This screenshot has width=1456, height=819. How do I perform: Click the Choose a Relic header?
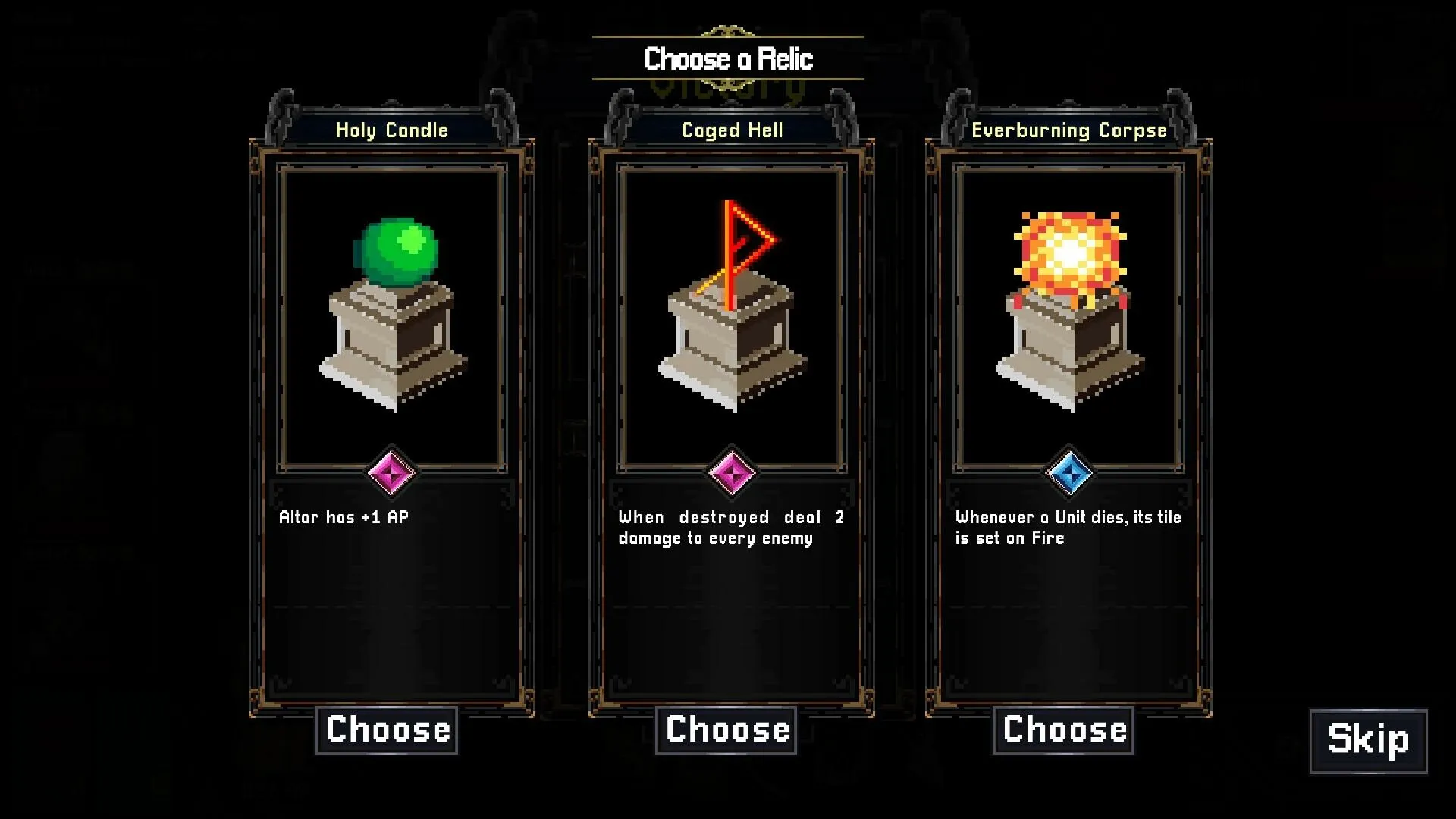tap(727, 58)
